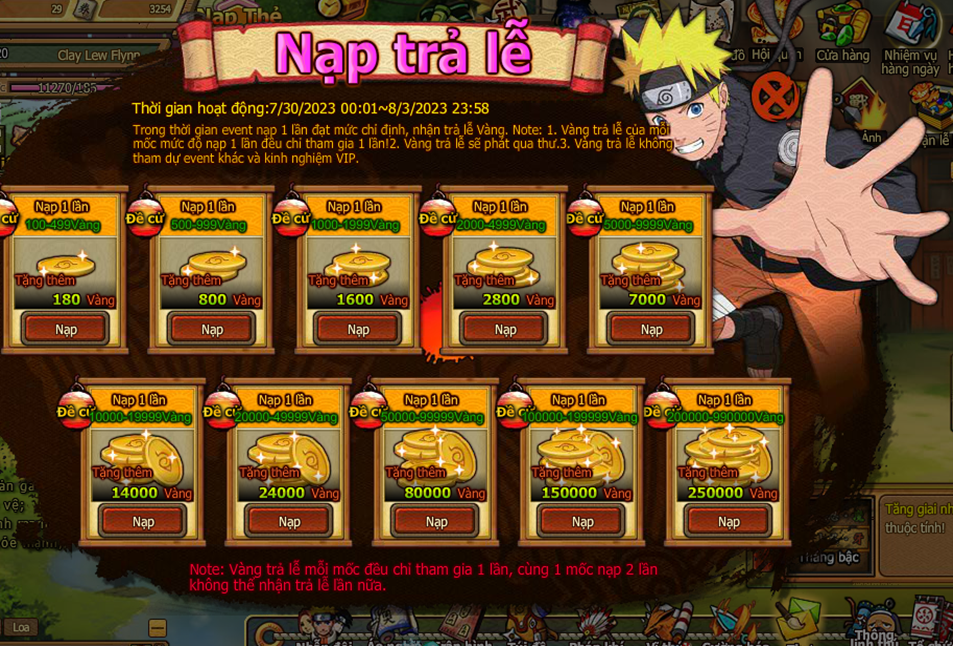953x646 pixels.
Task: Collapse the chat with the minus button
Action: tap(157, 628)
